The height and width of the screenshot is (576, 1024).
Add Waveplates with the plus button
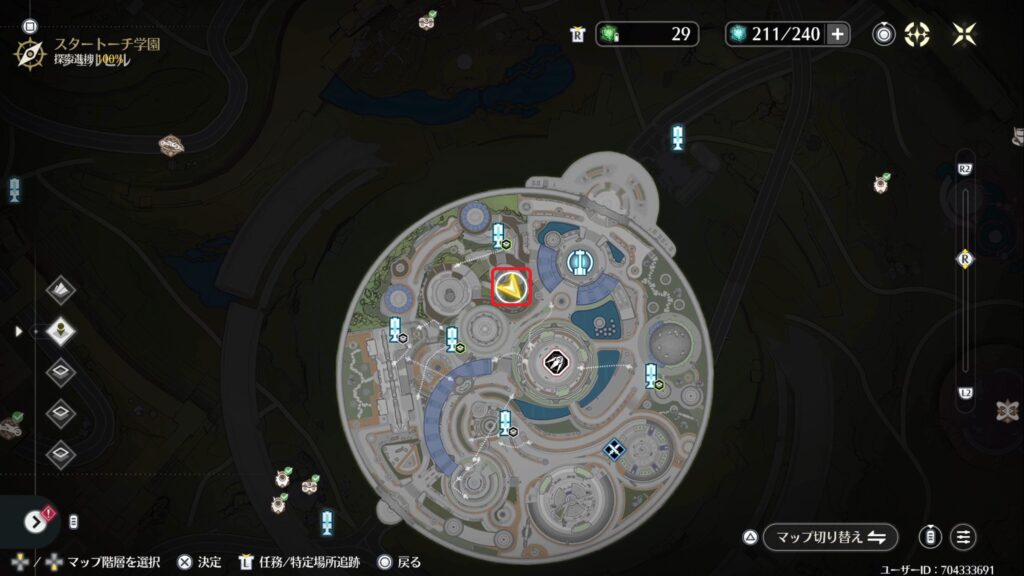(838, 34)
